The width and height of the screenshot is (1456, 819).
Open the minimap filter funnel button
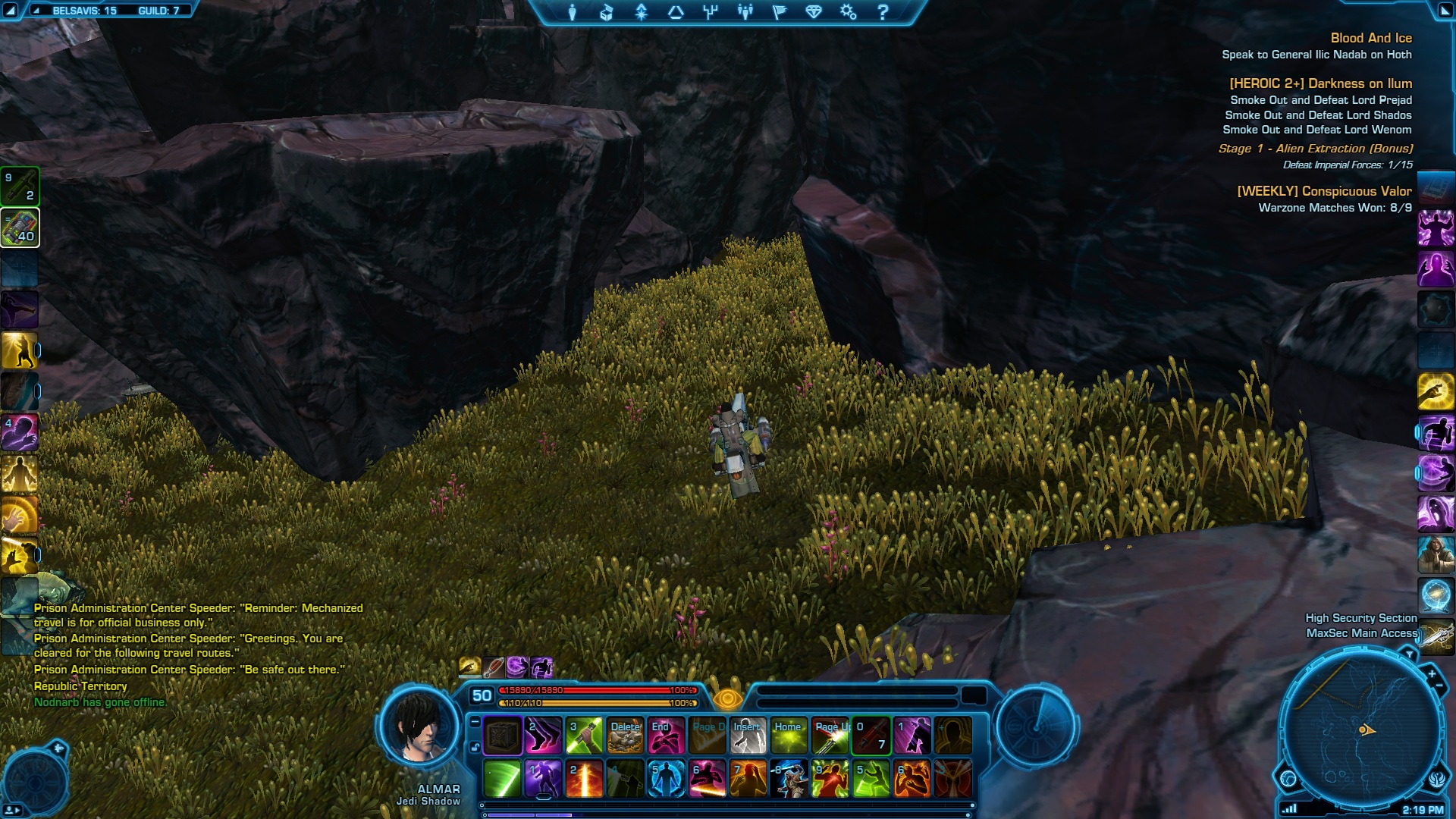1410,654
